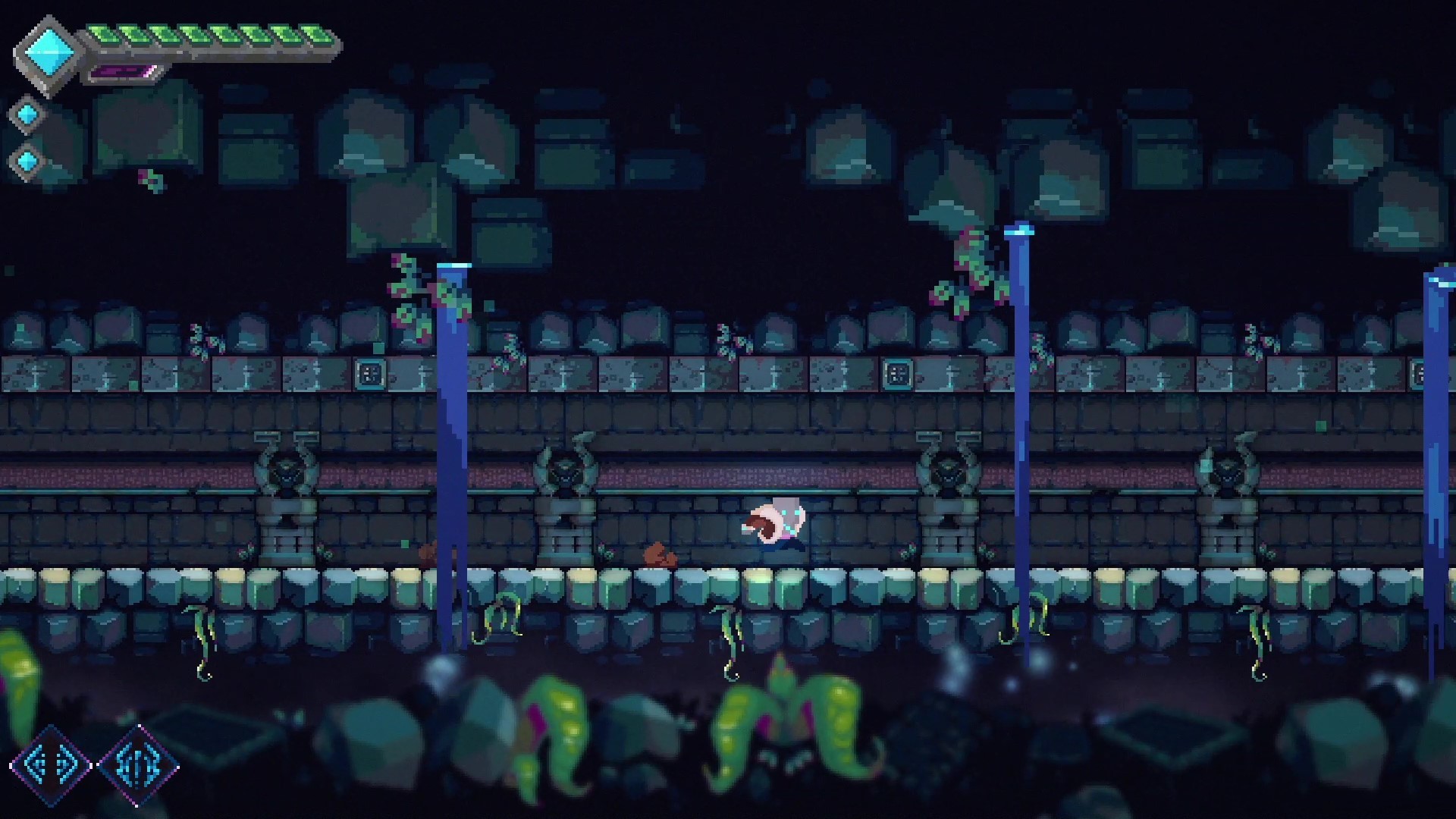Screen dimensions: 1456x819
Task: Click the dice-like square tile on the upper wall
Action: 369,373
